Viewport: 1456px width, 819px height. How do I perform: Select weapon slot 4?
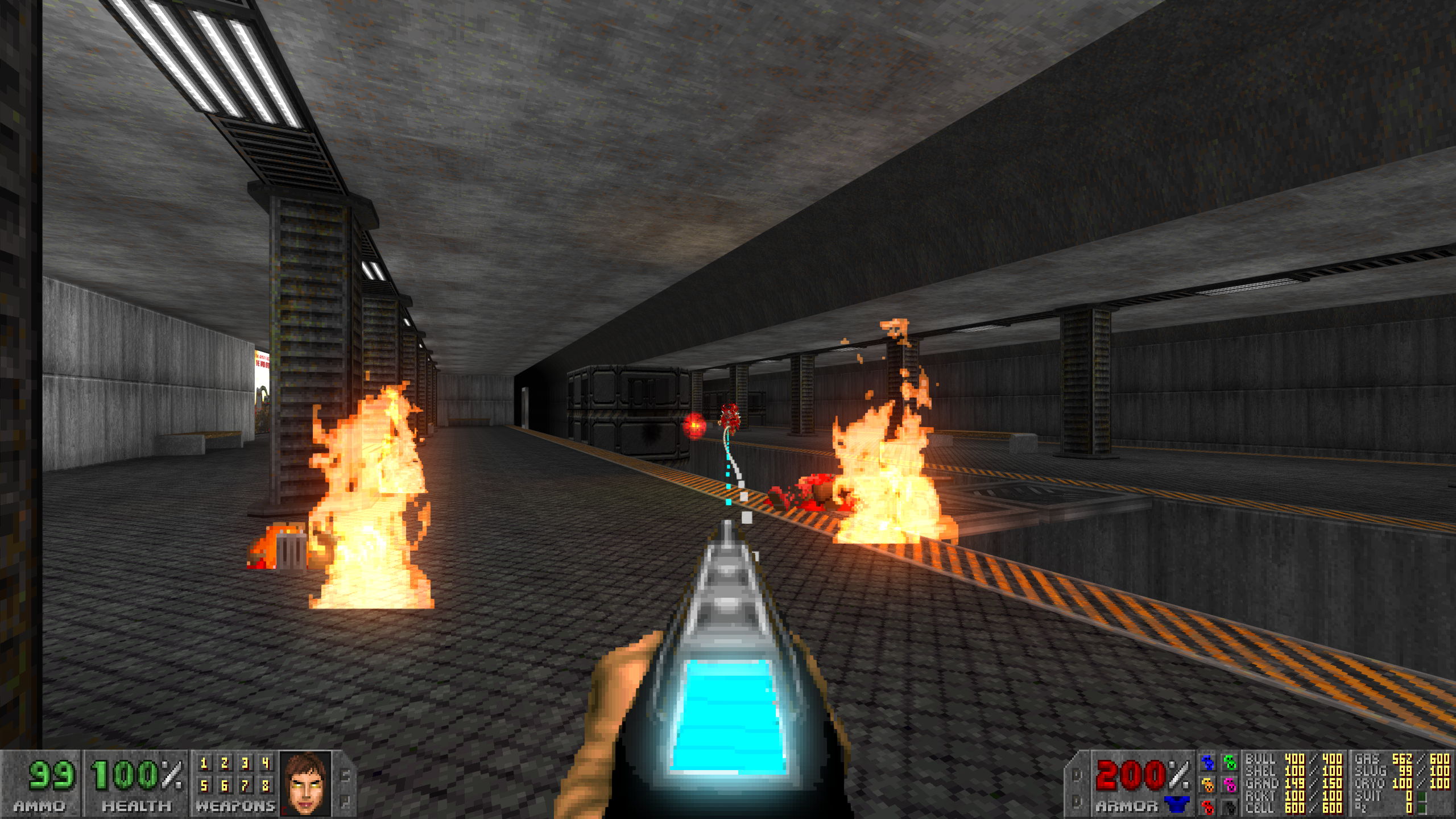pyautogui.click(x=266, y=763)
